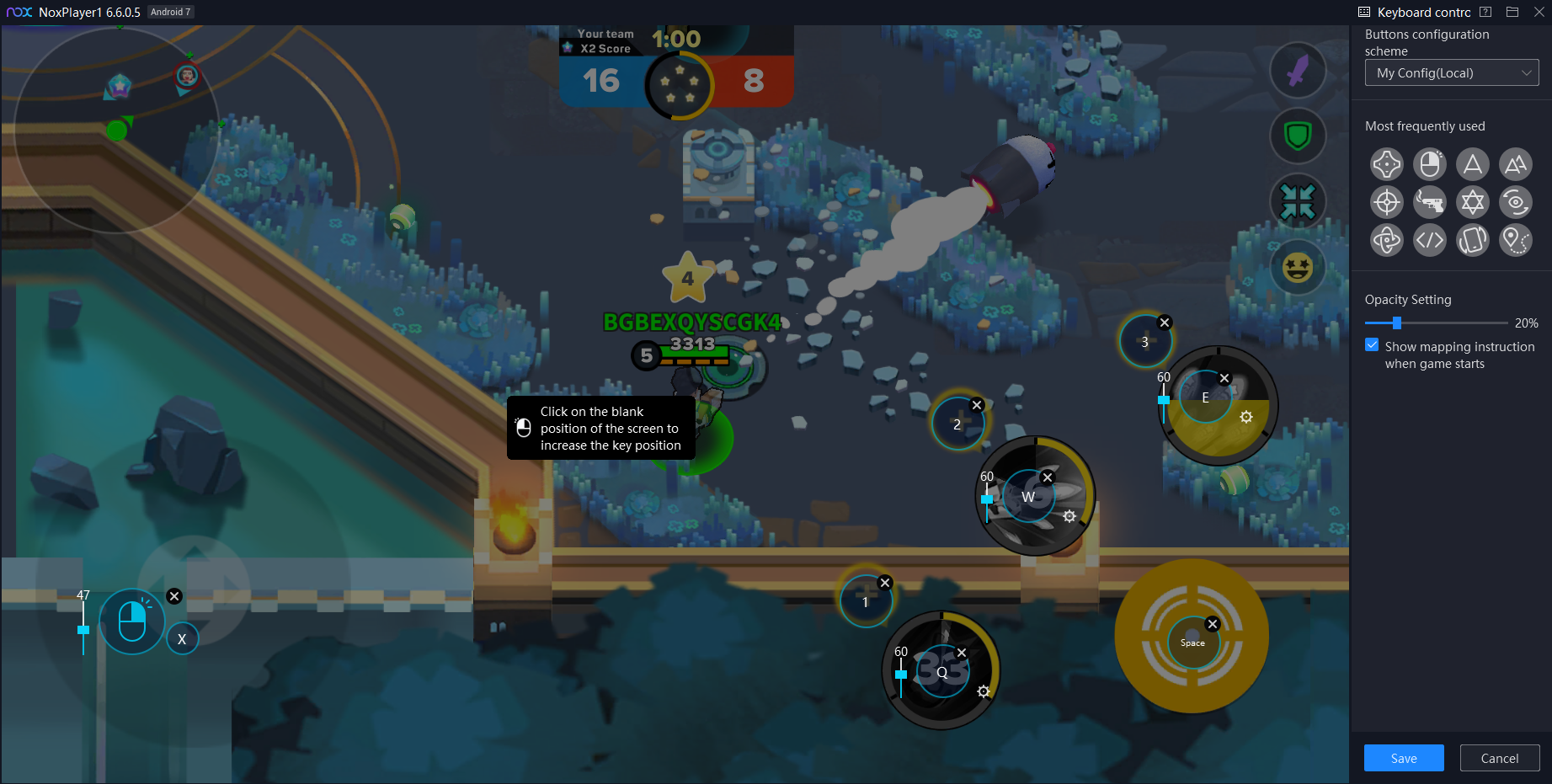Toggle the show mapping instruction checkbox

click(1373, 346)
